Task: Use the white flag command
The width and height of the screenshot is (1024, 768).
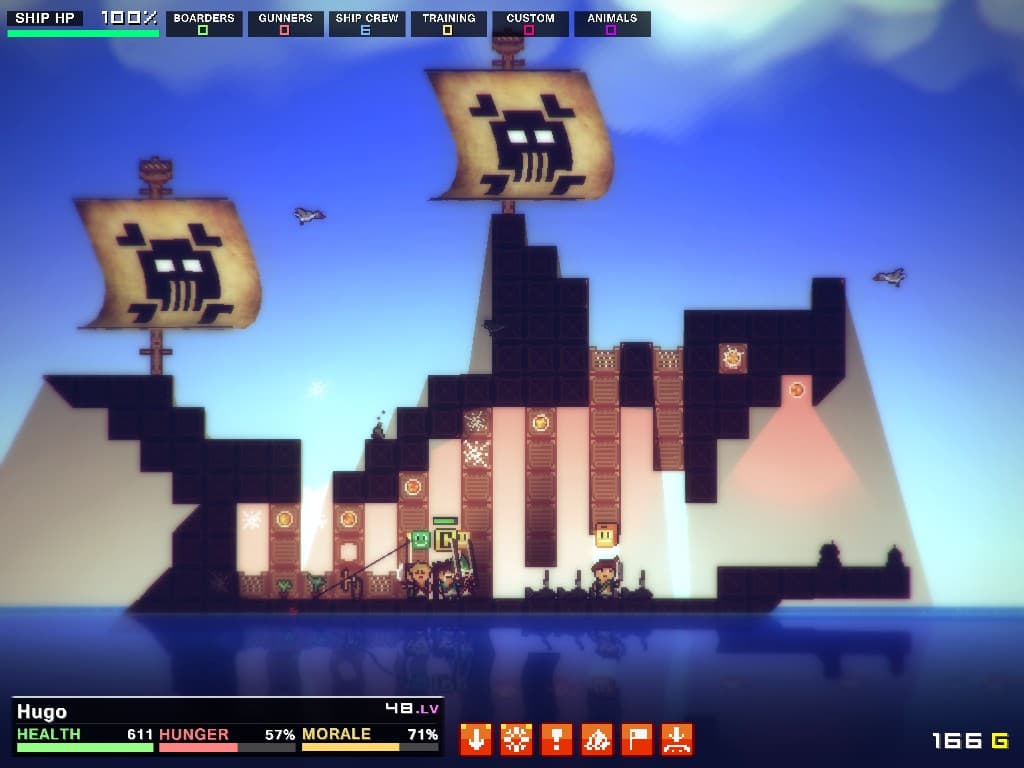Action: [x=637, y=739]
